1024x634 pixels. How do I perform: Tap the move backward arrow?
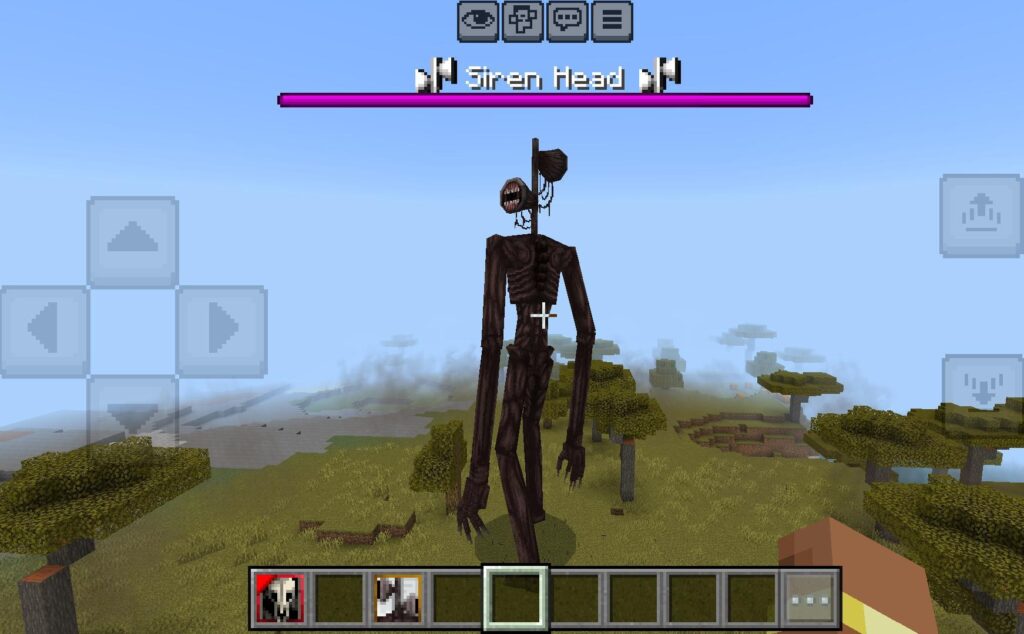(133, 412)
